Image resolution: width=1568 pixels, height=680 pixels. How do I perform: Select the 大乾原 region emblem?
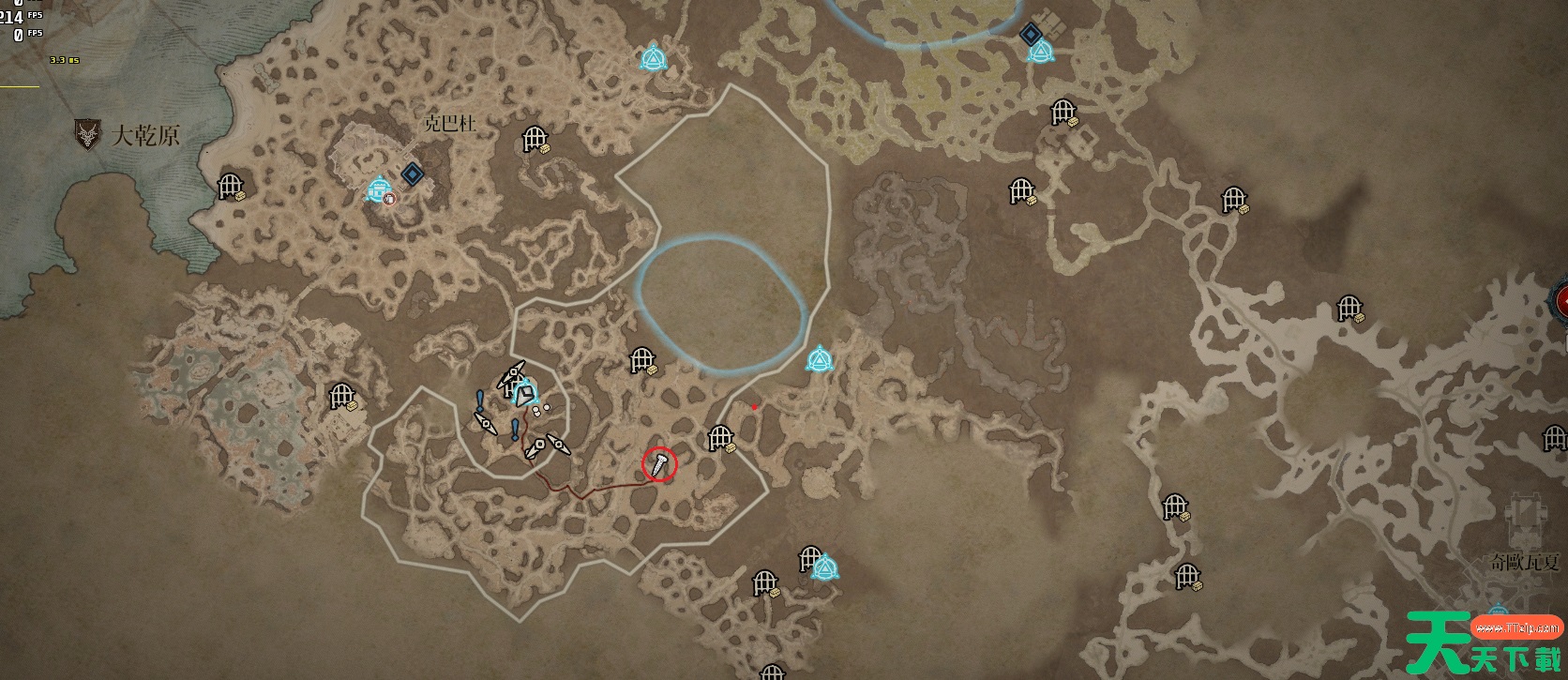pyautogui.click(x=88, y=135)
